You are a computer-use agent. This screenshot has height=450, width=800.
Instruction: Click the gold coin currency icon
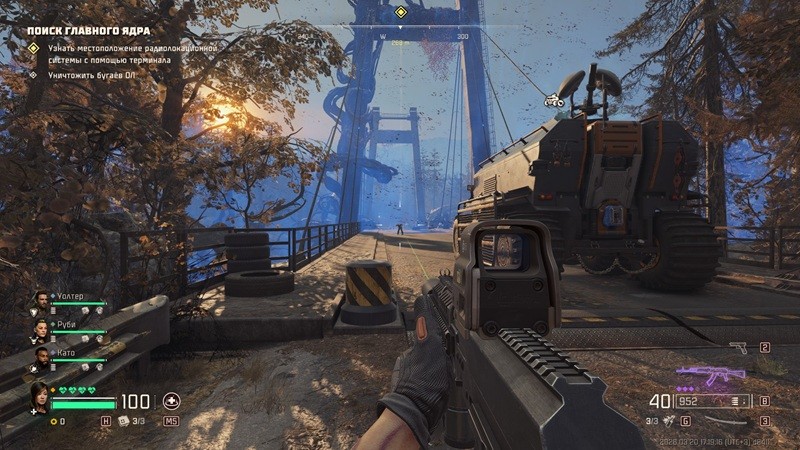(53, 422)
